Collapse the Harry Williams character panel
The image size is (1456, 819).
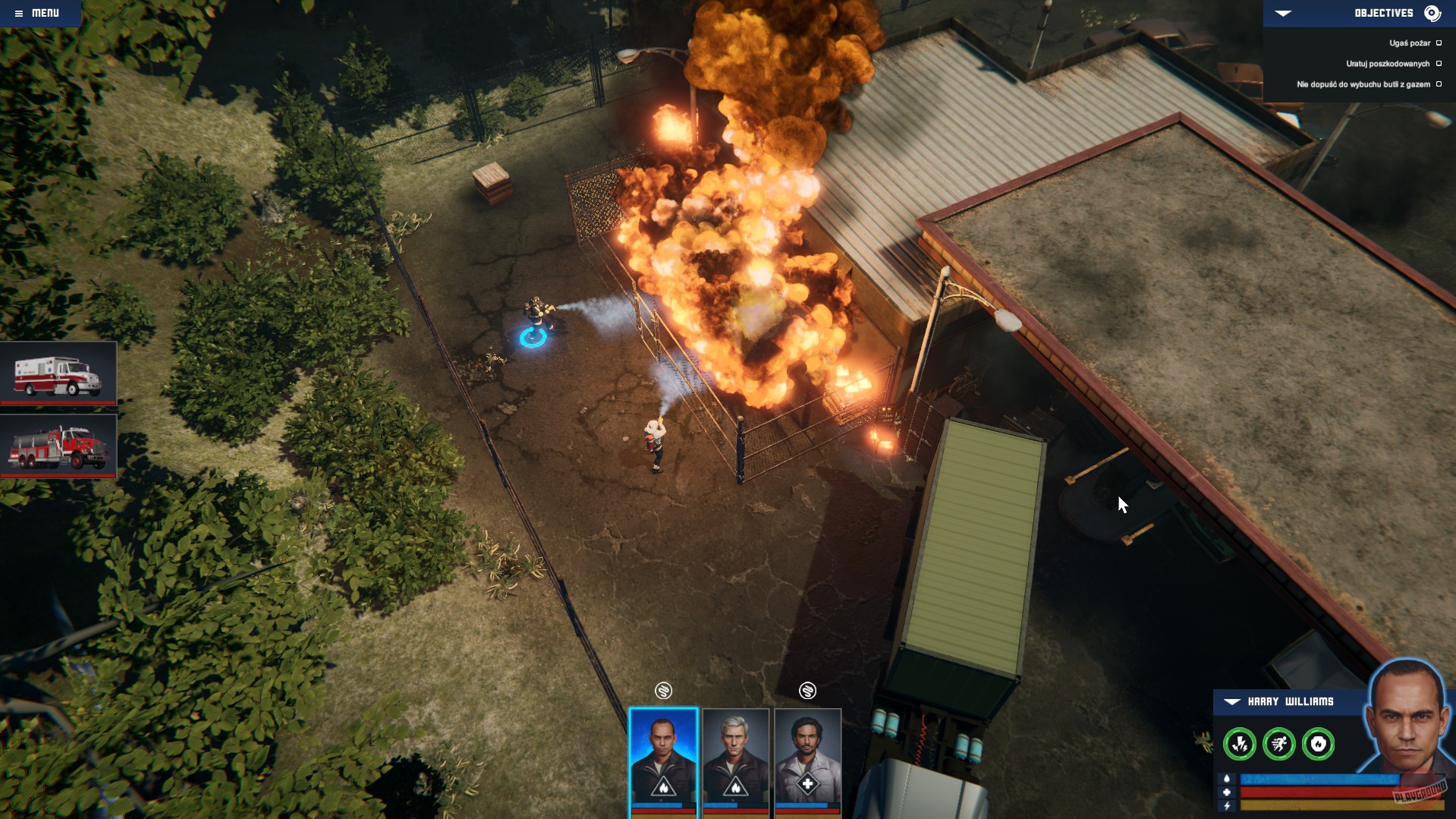(x=1232, y=701)
